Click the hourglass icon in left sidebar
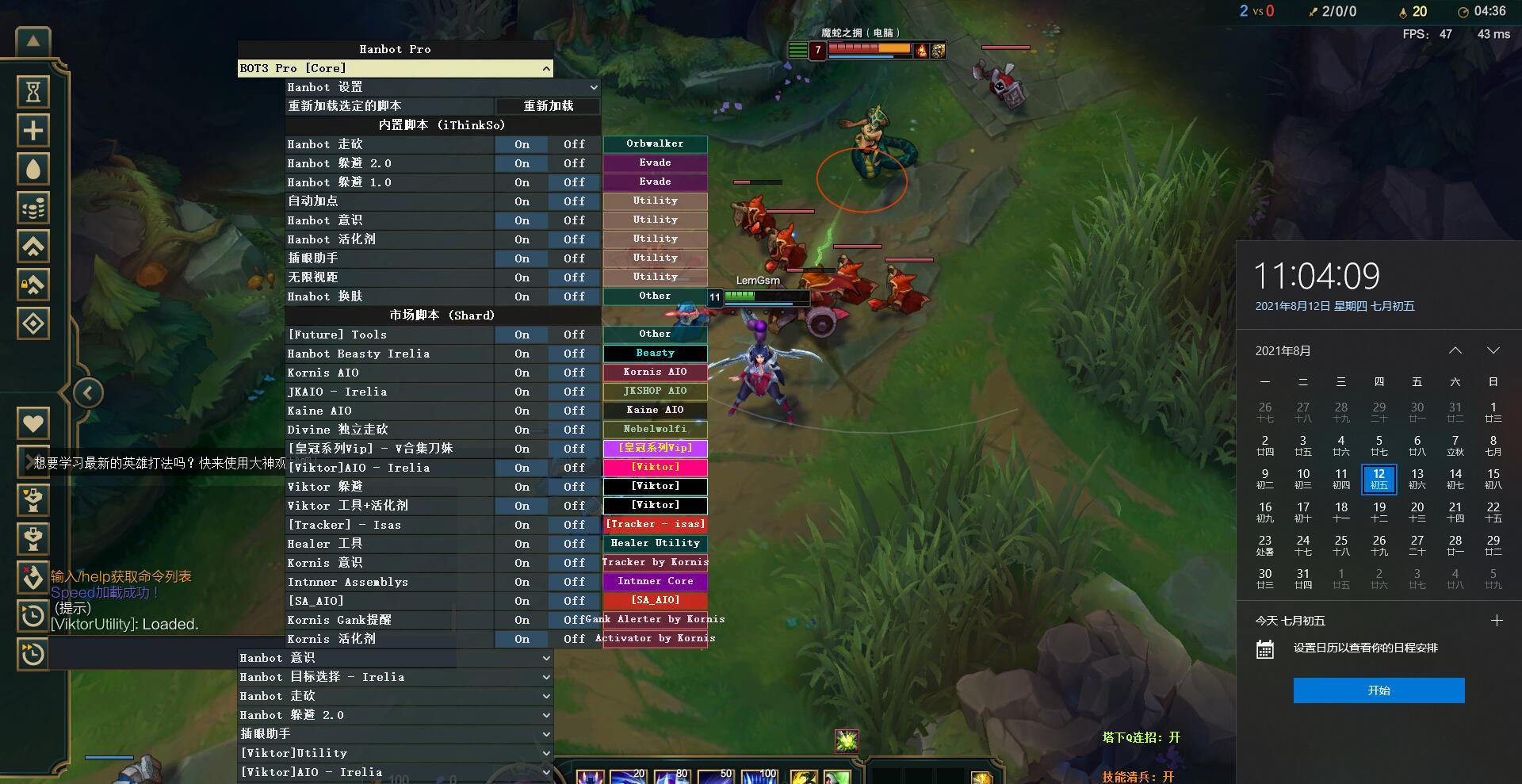This screenshot has width=1522, height=784. (33, 92)
